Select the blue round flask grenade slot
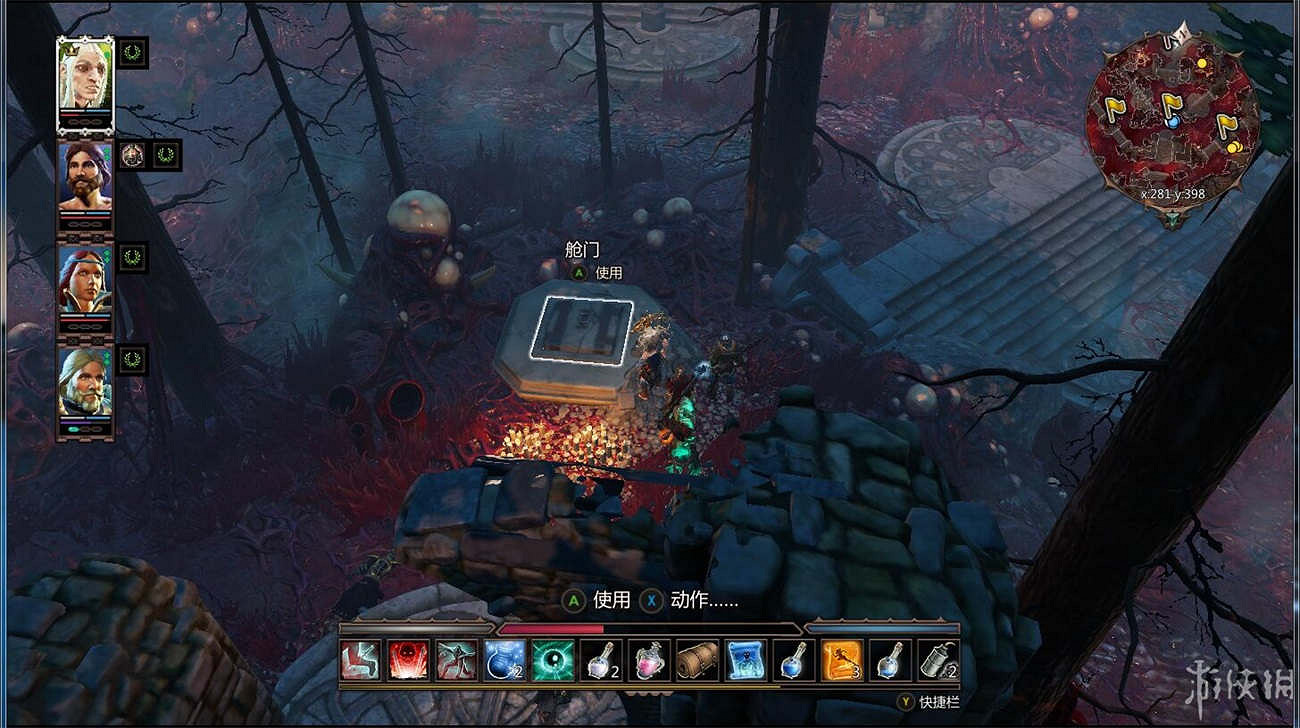The width and height of the screenshot is (1300, 728). pyautogui.click(x=505, y=660)
